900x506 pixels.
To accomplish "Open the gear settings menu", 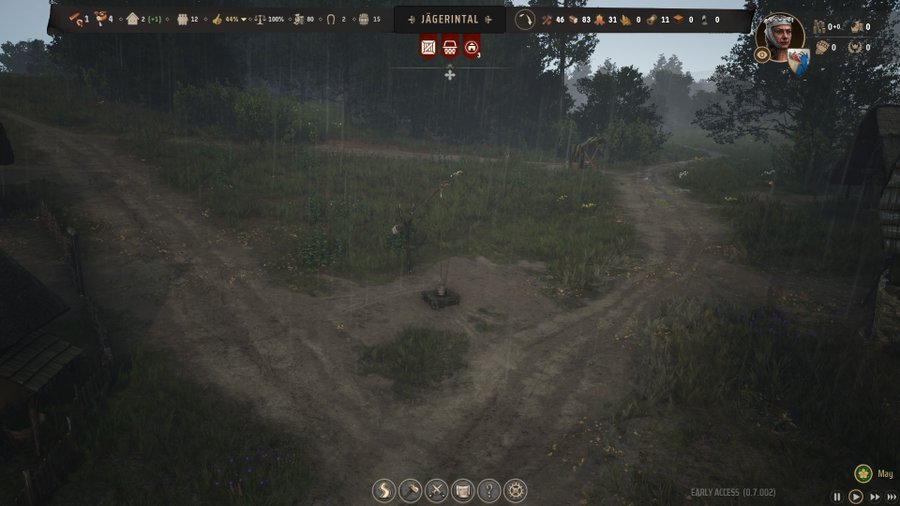I will 515,491.
